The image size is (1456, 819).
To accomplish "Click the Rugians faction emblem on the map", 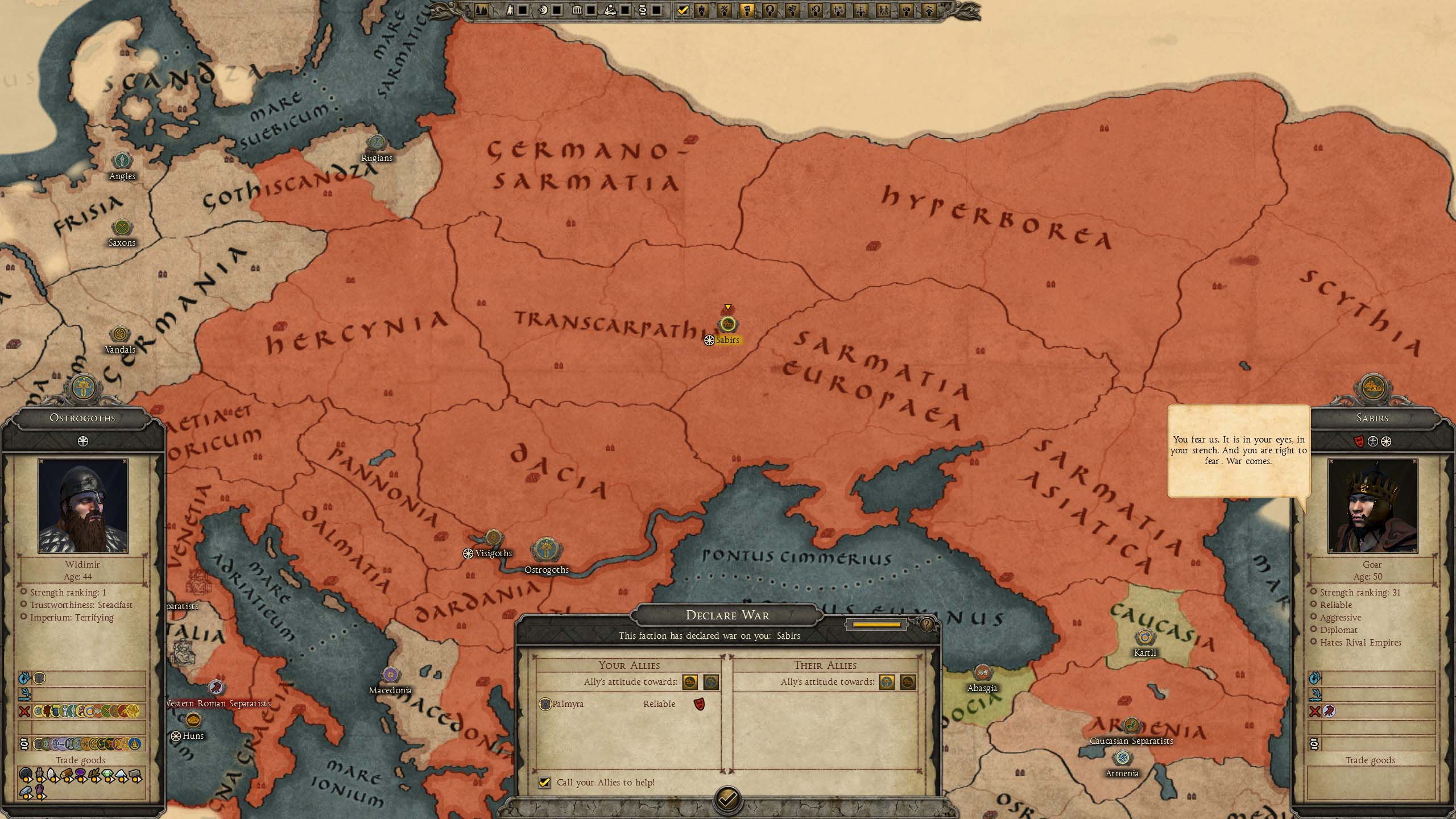I will tap(377, 143).
